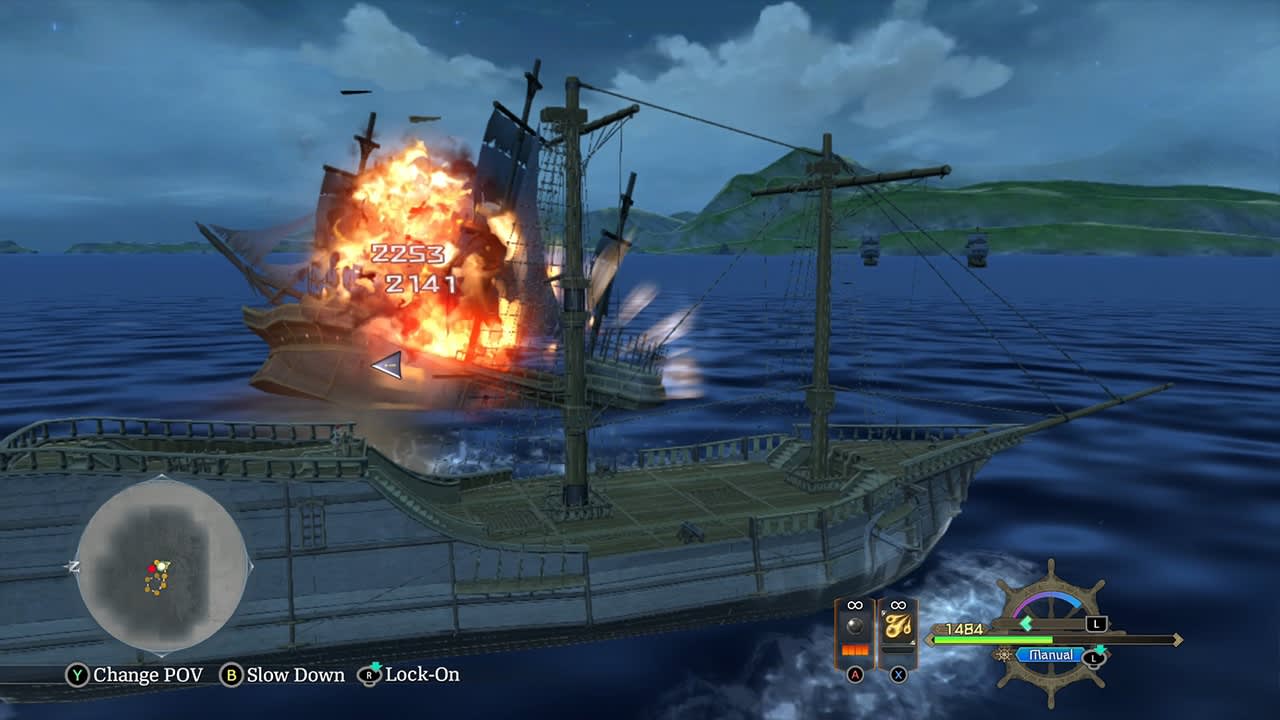Click the green health bar
The width and height of the screenshot is (1280, 720).
tap(992, 639)
